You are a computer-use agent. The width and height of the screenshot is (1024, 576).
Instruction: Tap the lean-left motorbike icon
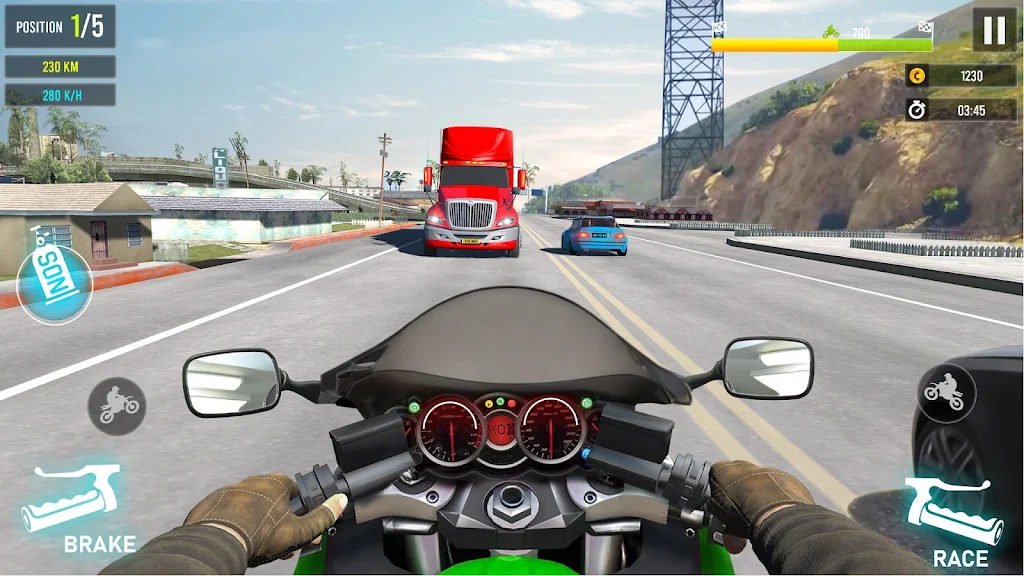tap(117, 405)
